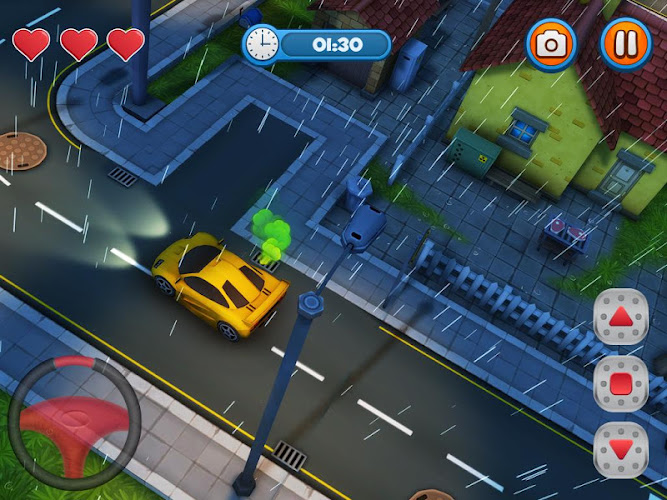
Task: Reverse using the red down arrow pedal
Action: pos(621,450)
